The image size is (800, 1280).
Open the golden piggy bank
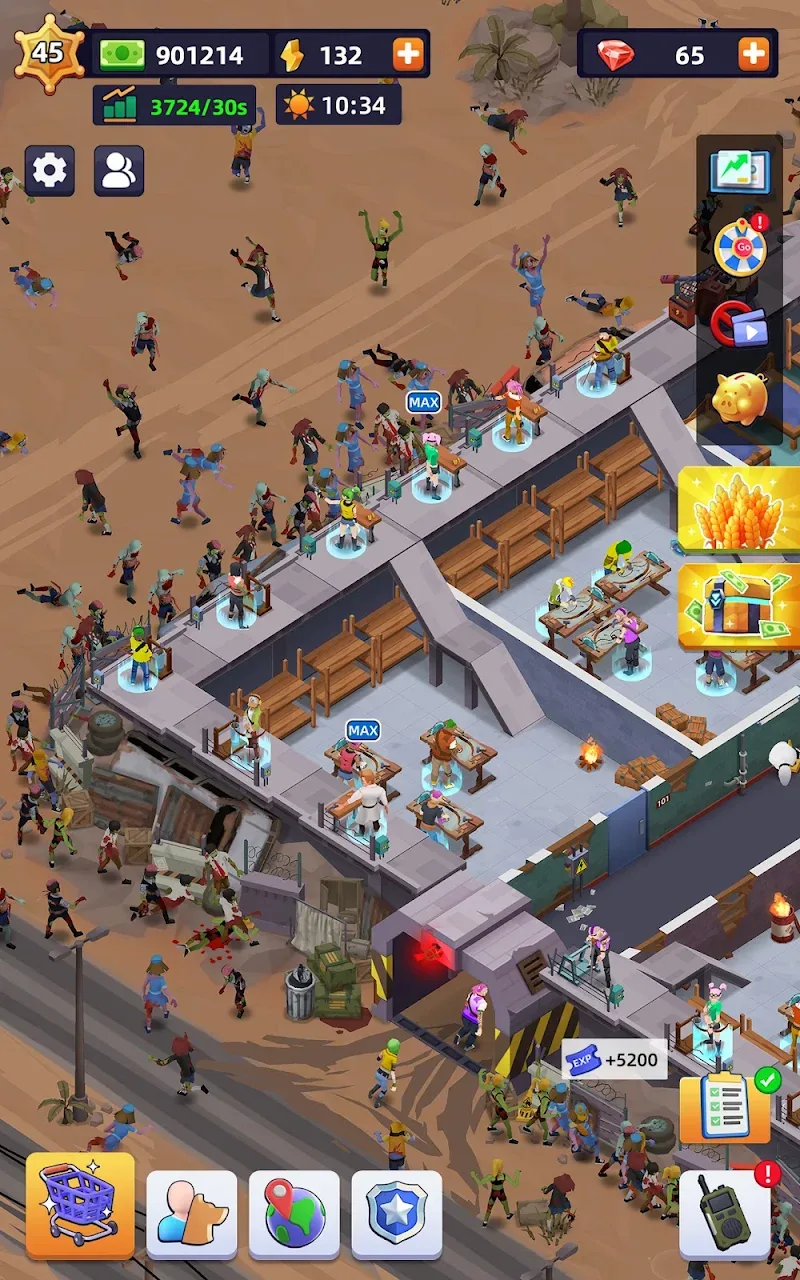tap(740, 398)
